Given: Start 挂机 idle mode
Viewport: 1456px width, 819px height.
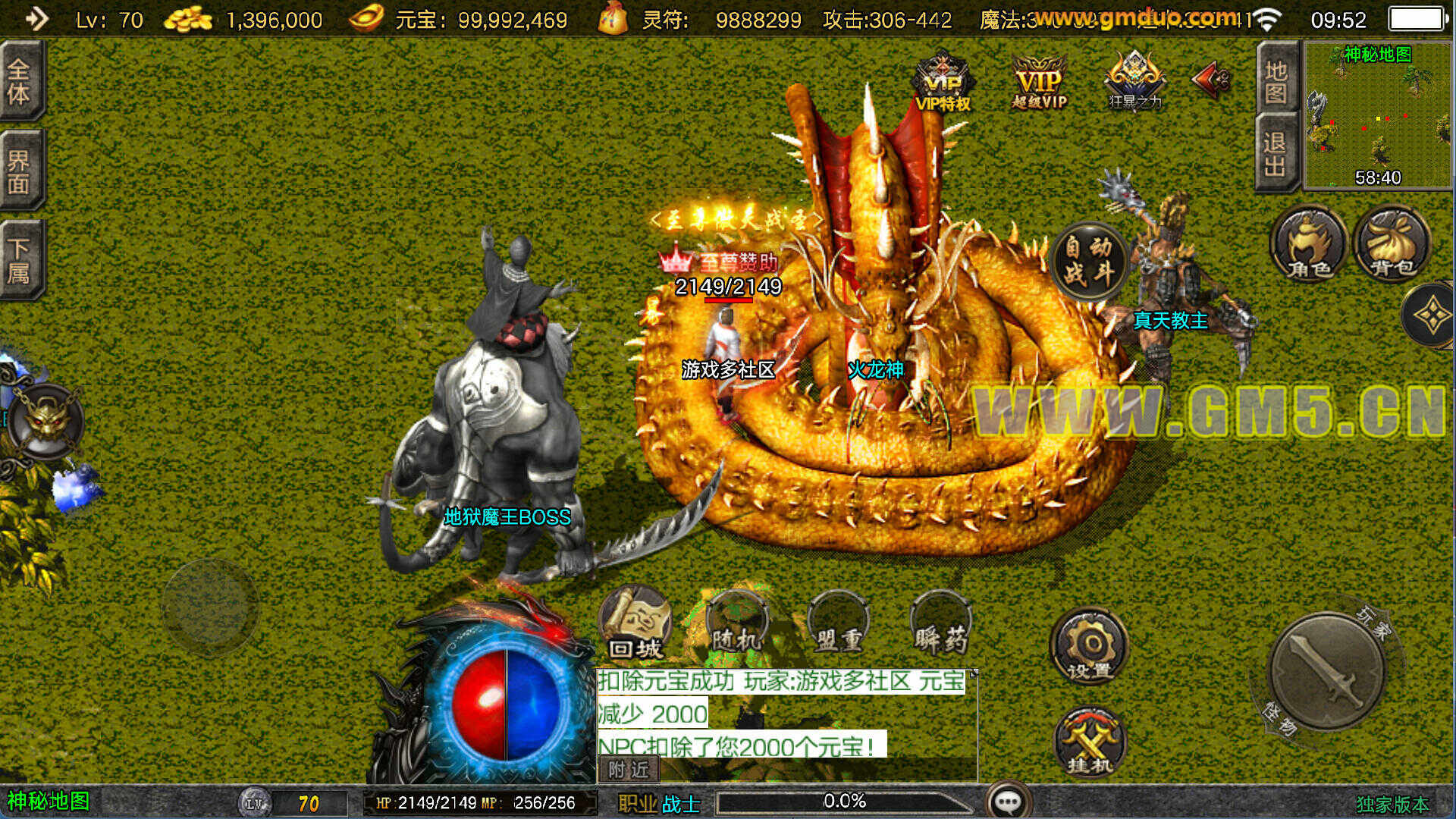Looking at the screenshot, I should (x=1090, y=743).
